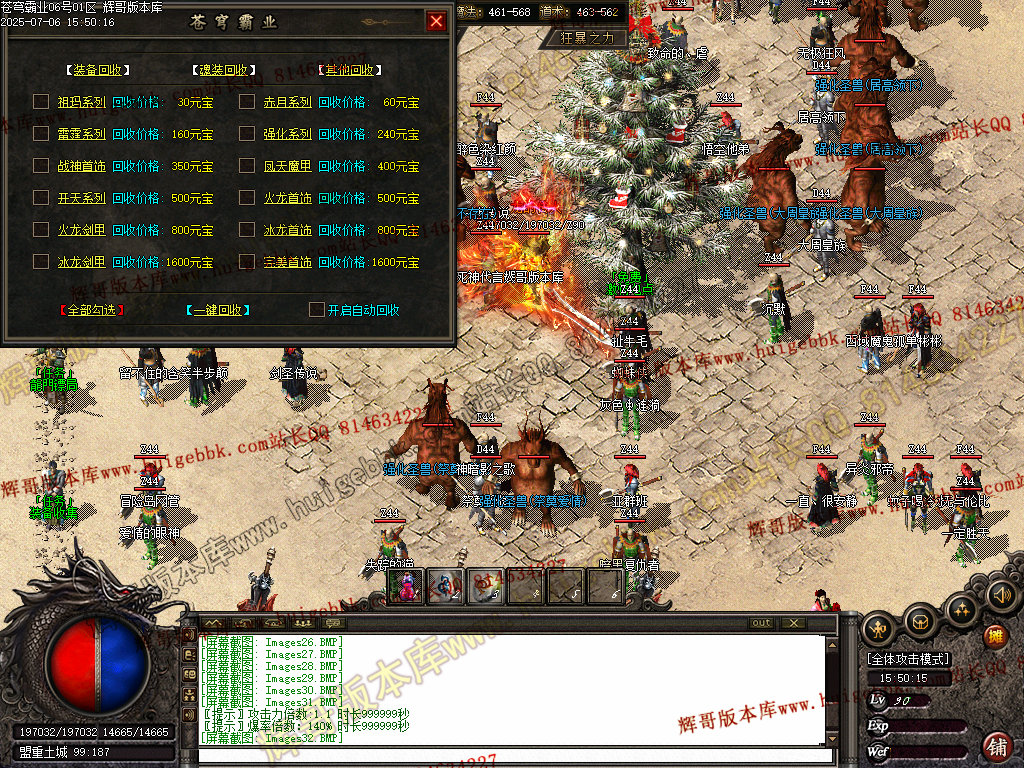Use the first hotbar potion slot
Image resolution: width=1024 pixels, height=768 pixels.
coord(405,587)
